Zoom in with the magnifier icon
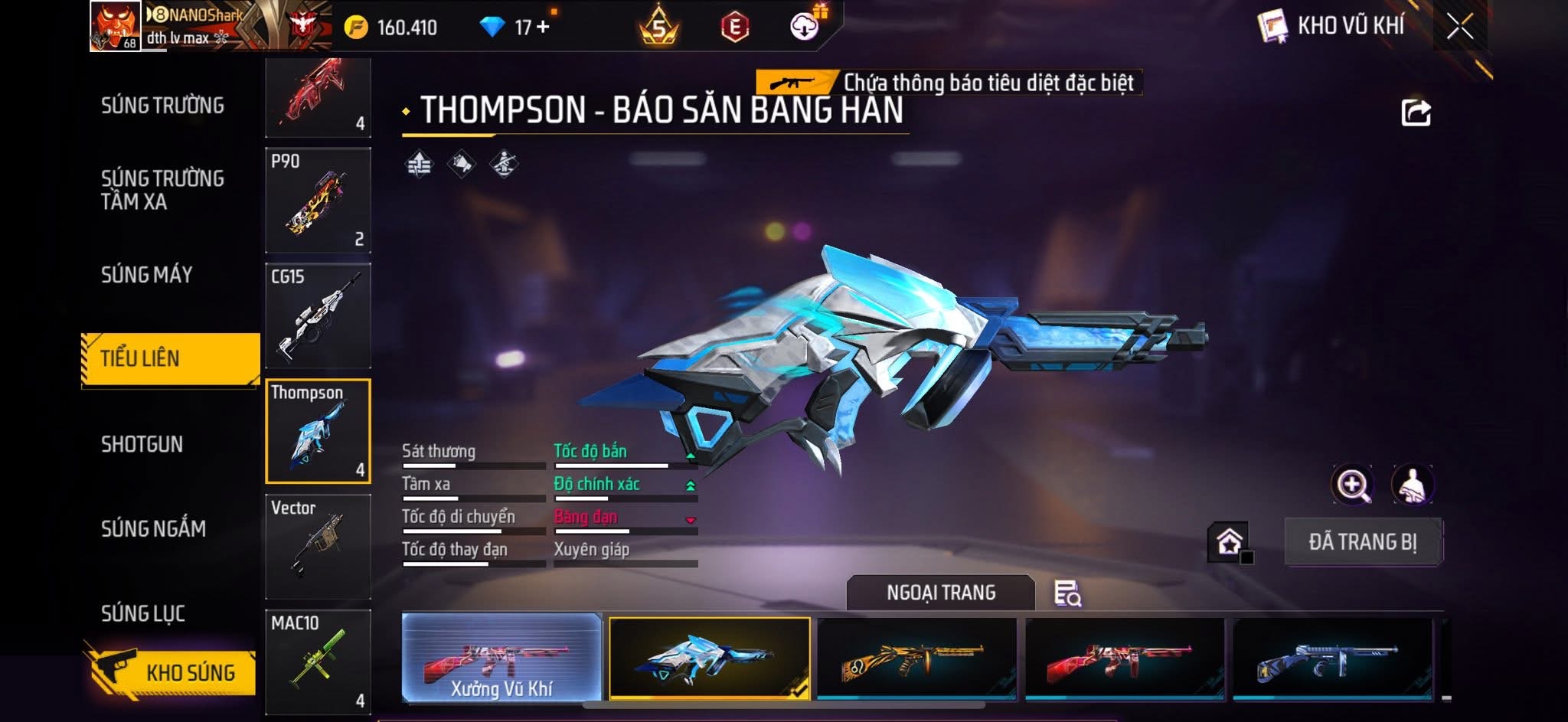Viewport: 1568px width, 722px height. 1352,485
